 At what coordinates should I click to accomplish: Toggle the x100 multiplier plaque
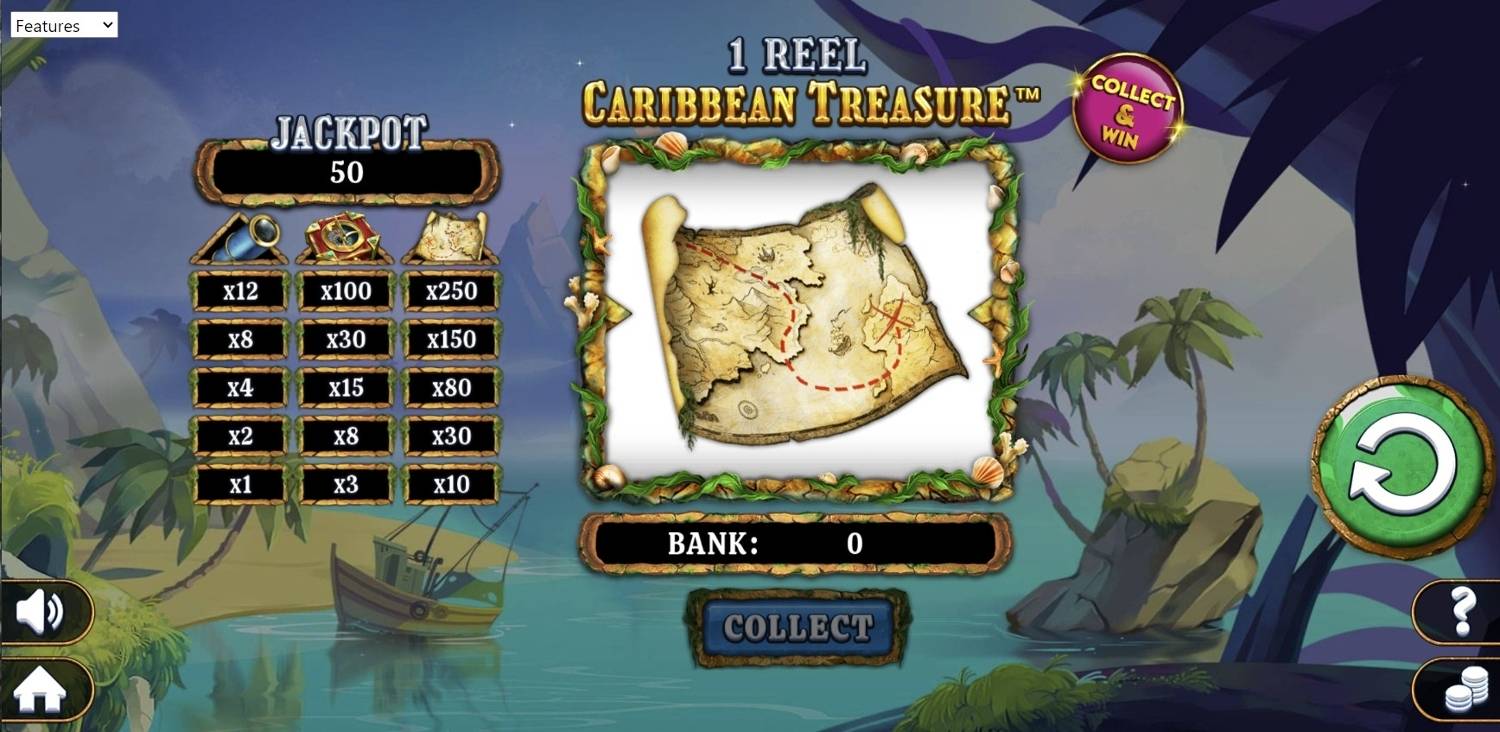345,291
